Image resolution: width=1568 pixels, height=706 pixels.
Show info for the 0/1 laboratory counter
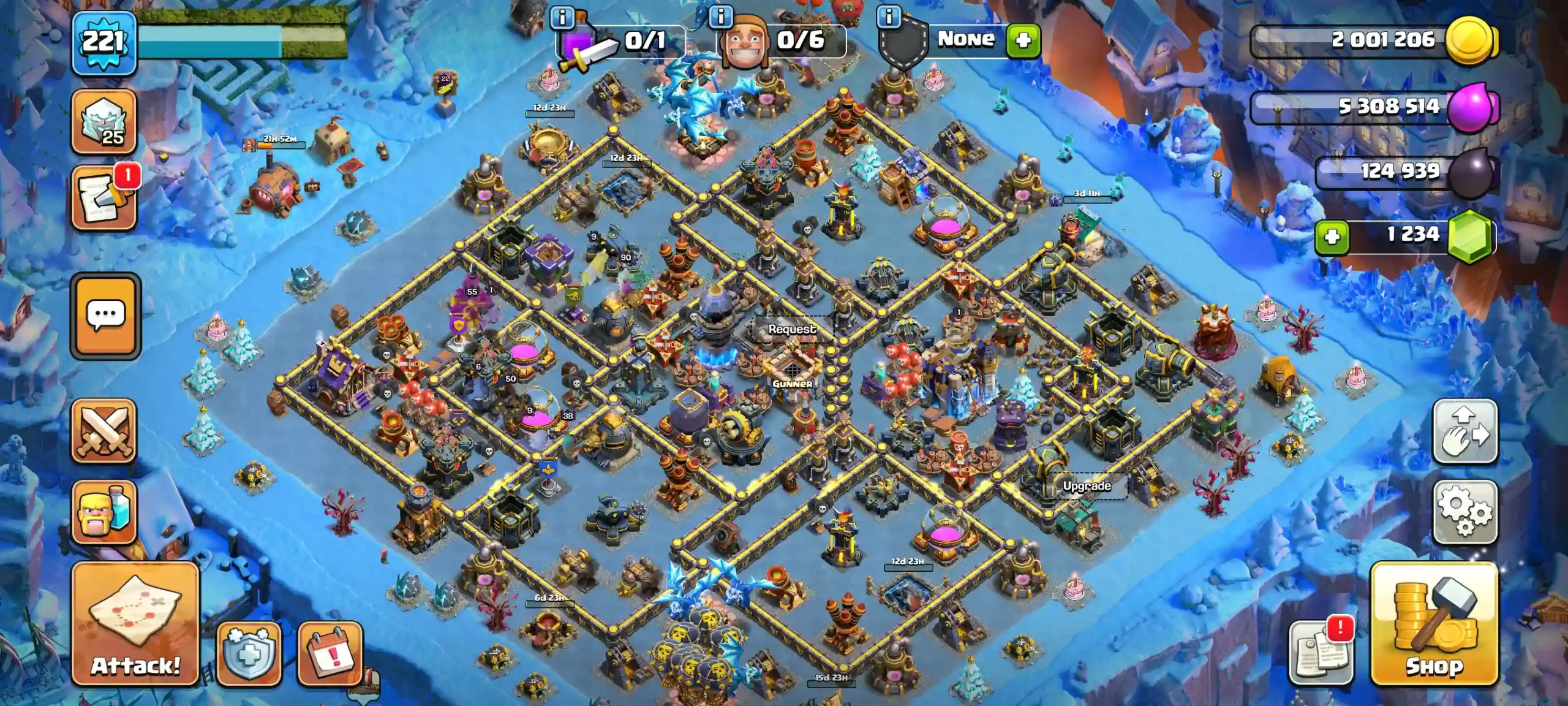click(x=562, y=18)
